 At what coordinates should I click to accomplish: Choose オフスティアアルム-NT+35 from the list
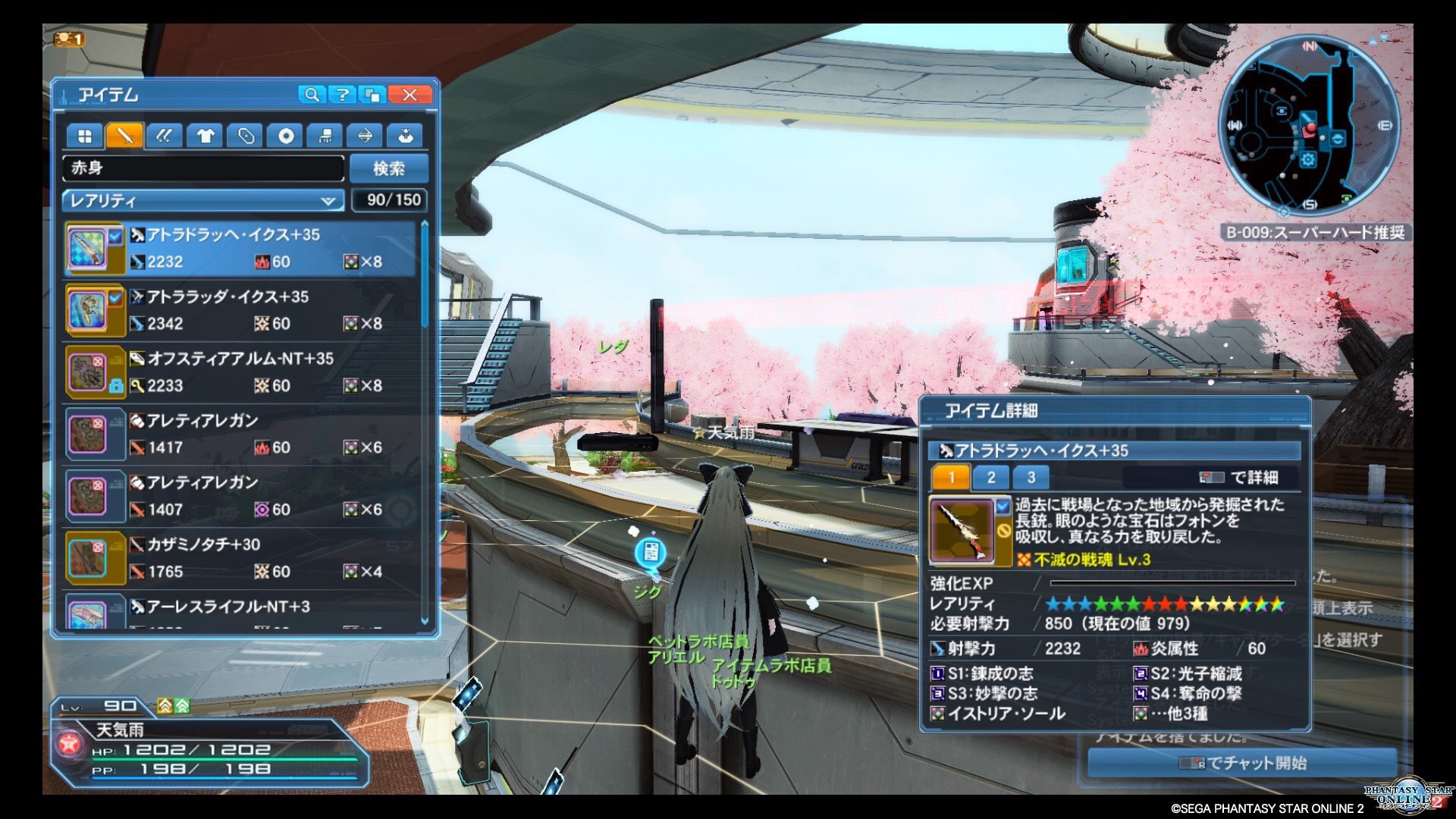click(241, 372)
